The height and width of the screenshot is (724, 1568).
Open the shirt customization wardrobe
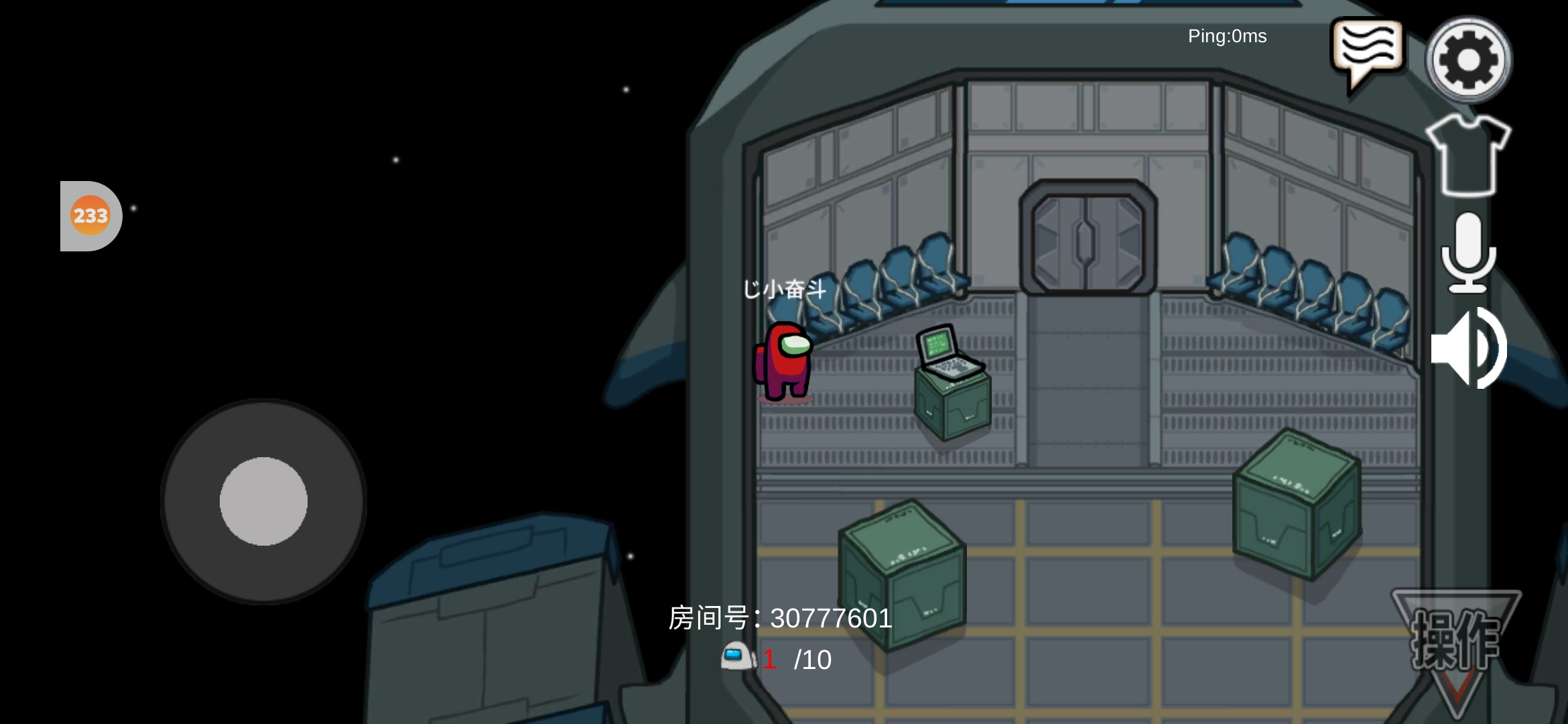tap(1467, 154)
